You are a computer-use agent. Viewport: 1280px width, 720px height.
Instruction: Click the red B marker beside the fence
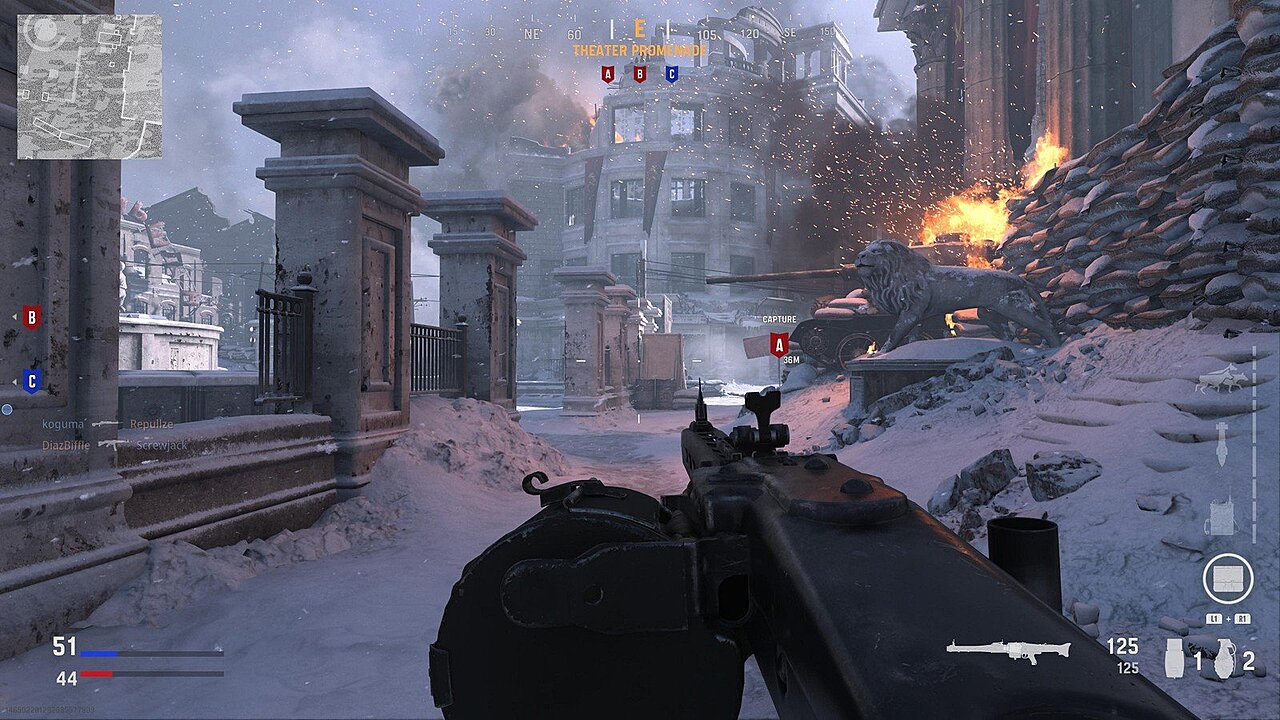(32, 317)
